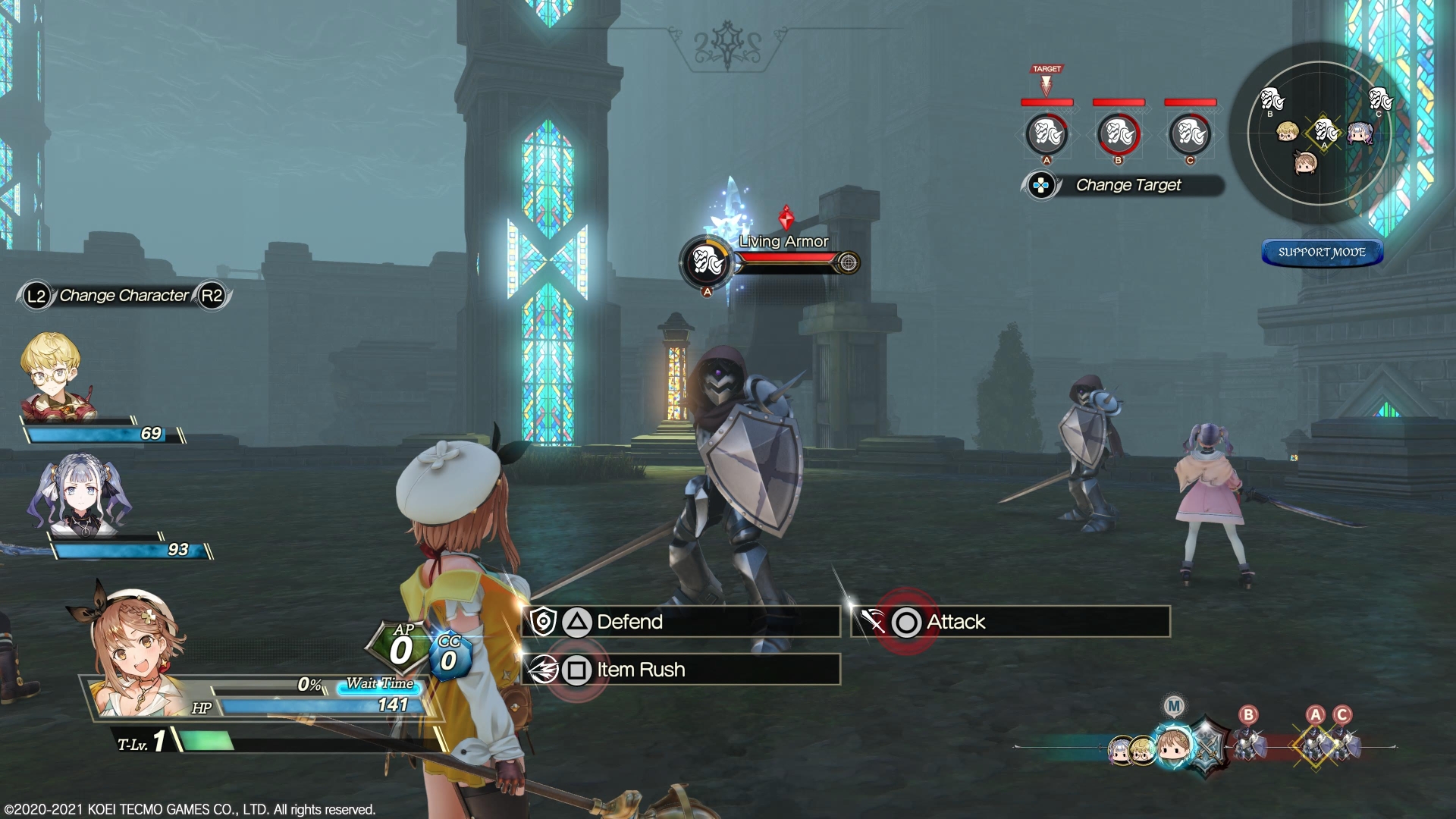The width and height of the screenshot is (1456, 819).
Task: Click the Attack circle button icon
Action: tap(905, 622)
